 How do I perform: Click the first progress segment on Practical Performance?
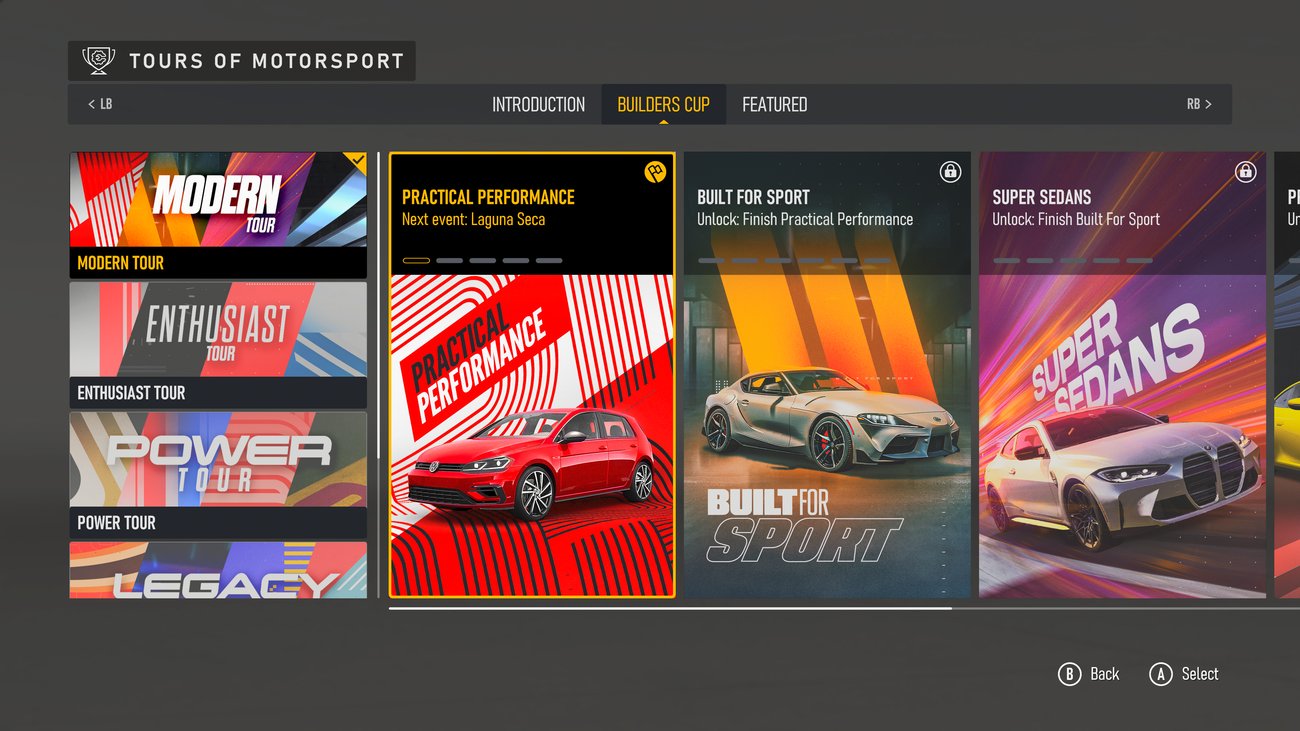coord(415,260)
